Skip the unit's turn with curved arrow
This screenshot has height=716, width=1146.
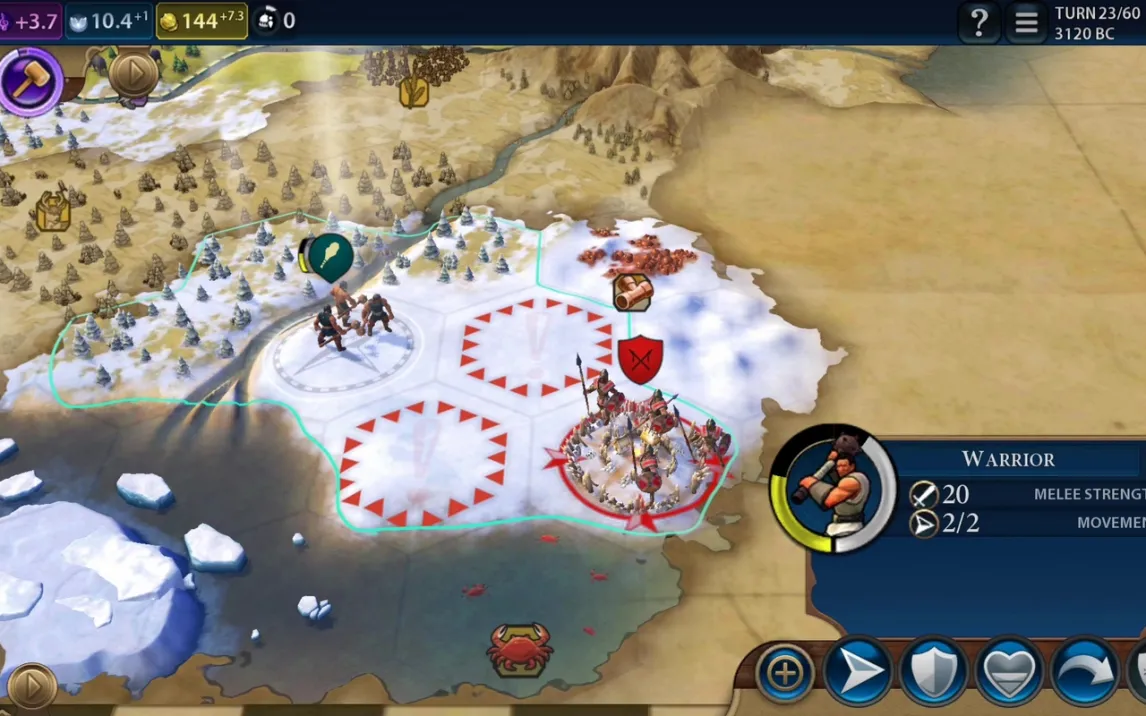(1086, 672)
